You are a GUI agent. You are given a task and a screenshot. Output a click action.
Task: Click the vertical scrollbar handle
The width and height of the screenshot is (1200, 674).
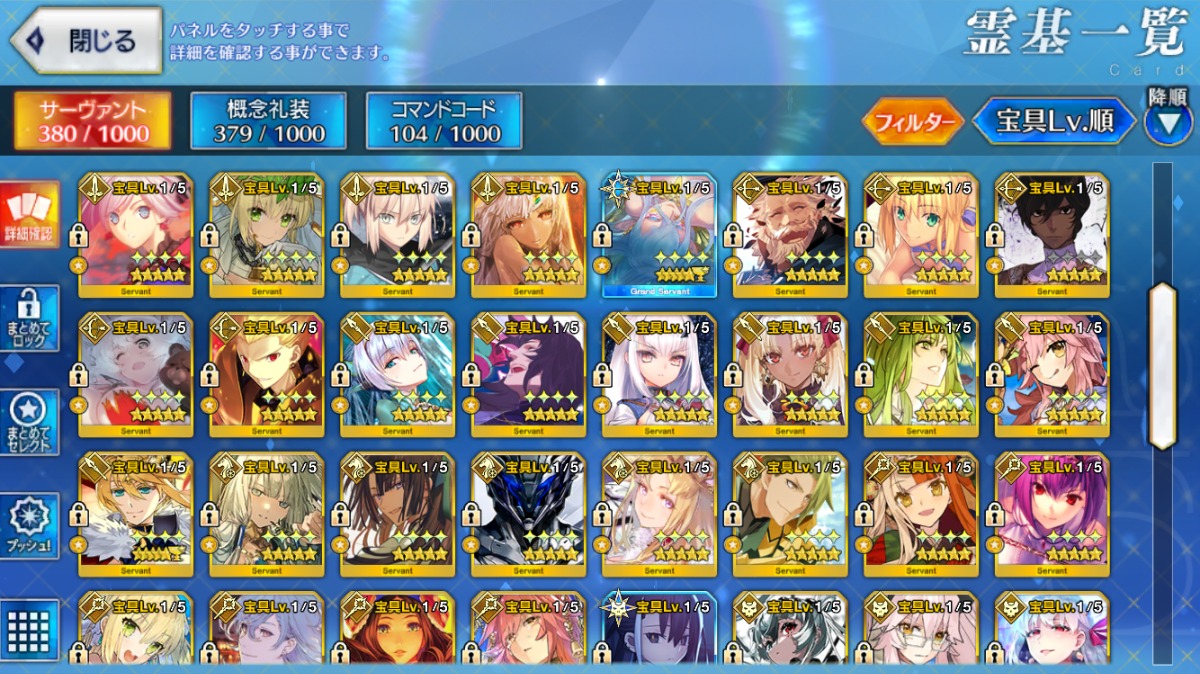tap(1162, 365)
